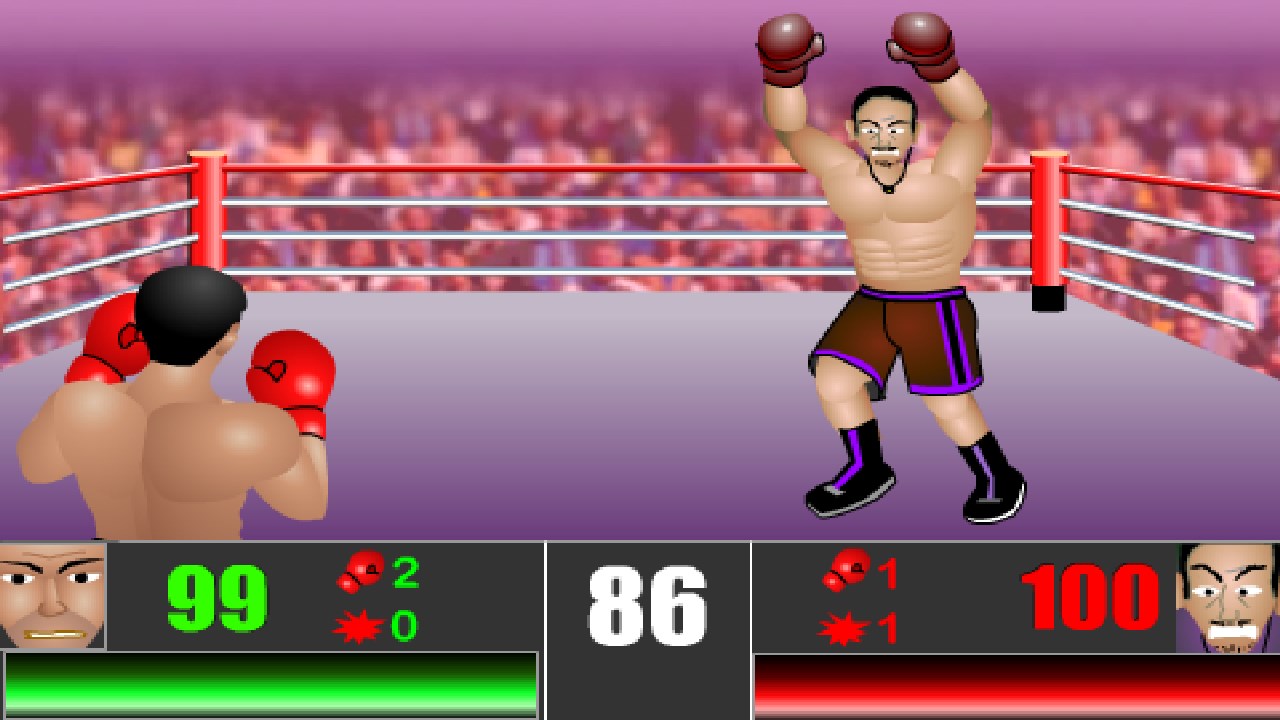The width and height of the screenshot is (1280, 720).
Task: Click the red glove punch counter icon on the left
Action: coord(360,572)
